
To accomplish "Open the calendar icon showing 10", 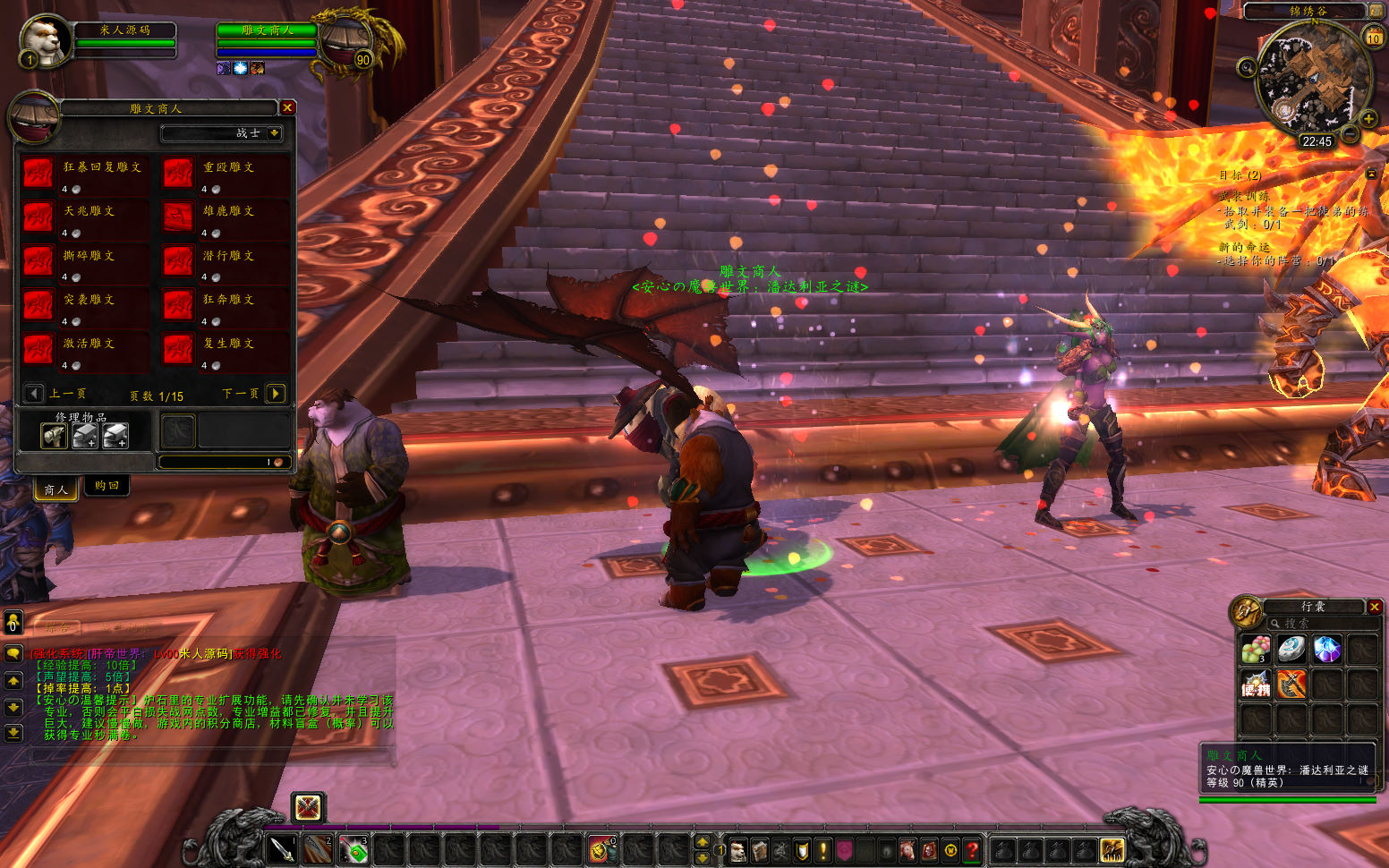I will pyautogui.click(x=1373, y=38).
